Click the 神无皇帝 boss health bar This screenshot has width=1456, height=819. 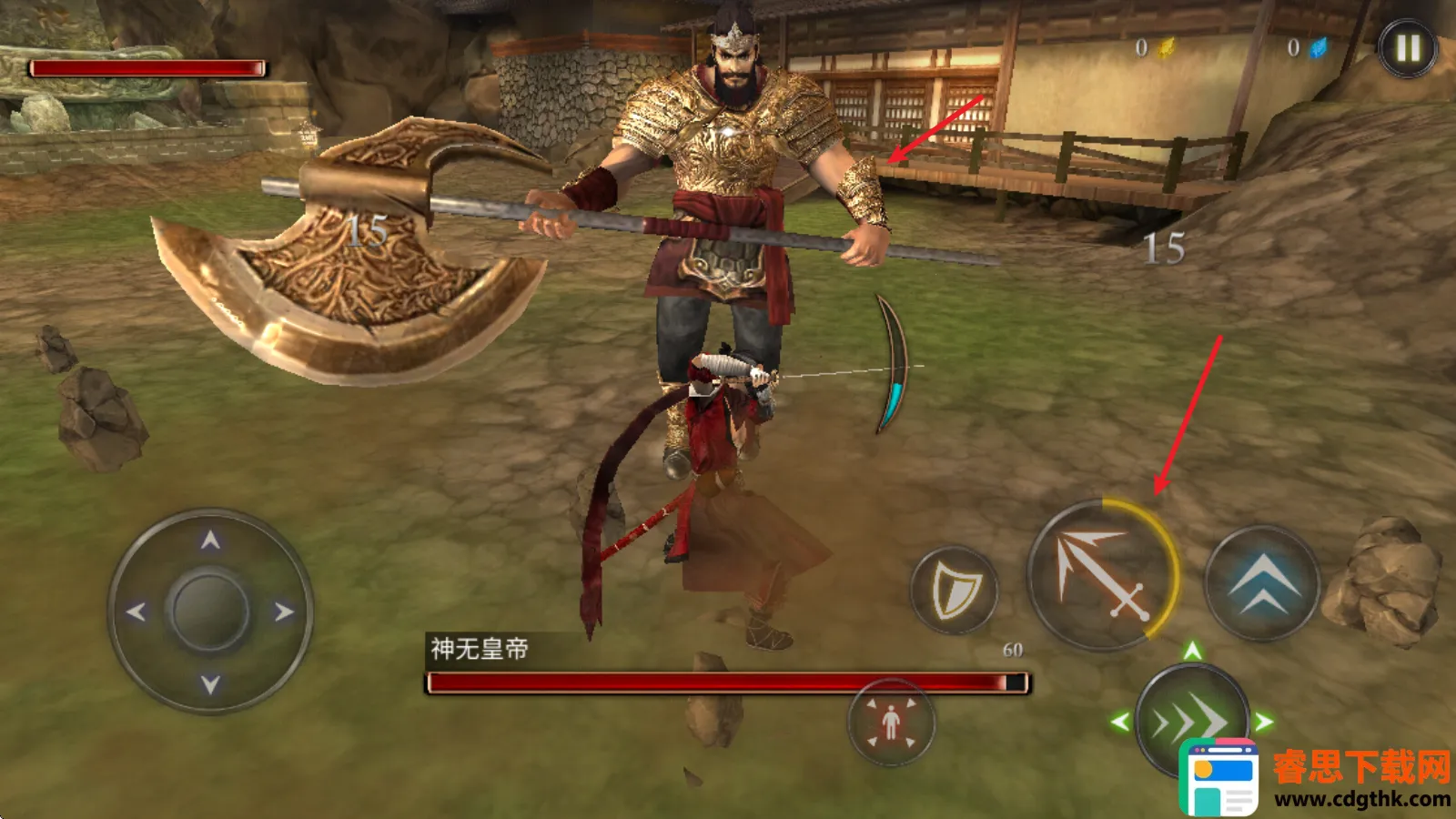[x=723, y=679]
